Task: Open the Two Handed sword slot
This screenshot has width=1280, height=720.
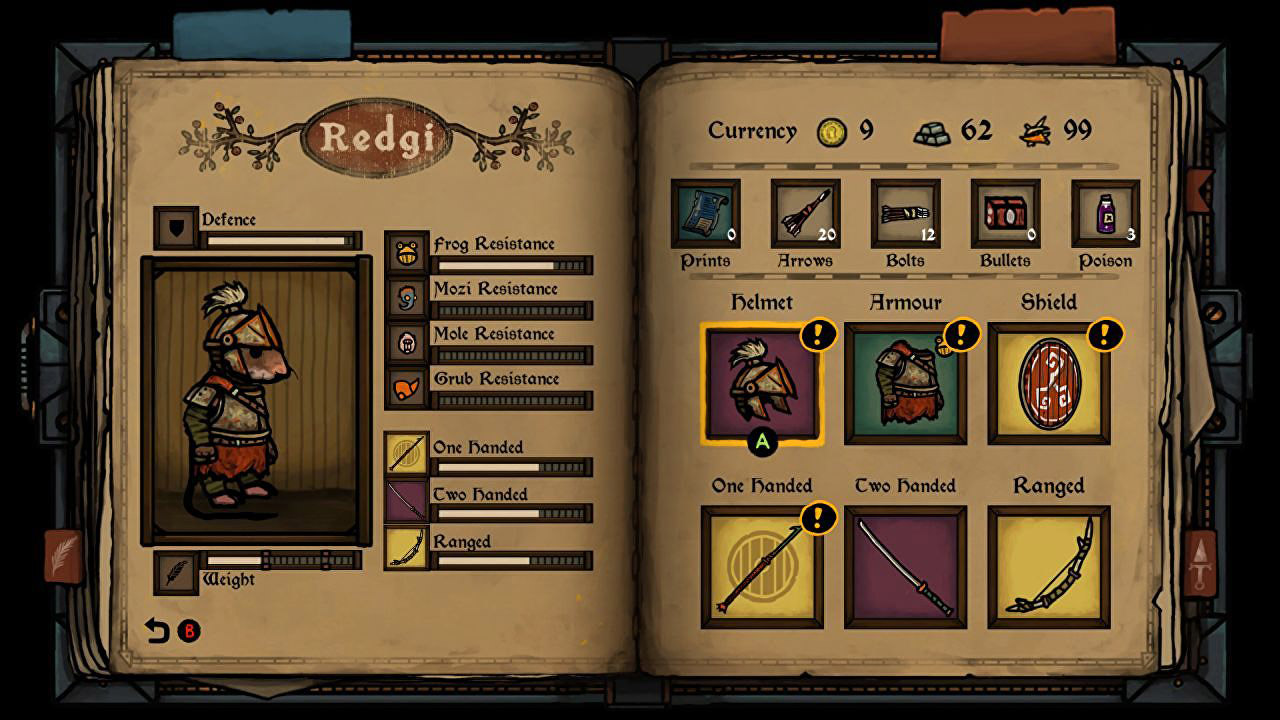Action: click(x=905, y=567)
